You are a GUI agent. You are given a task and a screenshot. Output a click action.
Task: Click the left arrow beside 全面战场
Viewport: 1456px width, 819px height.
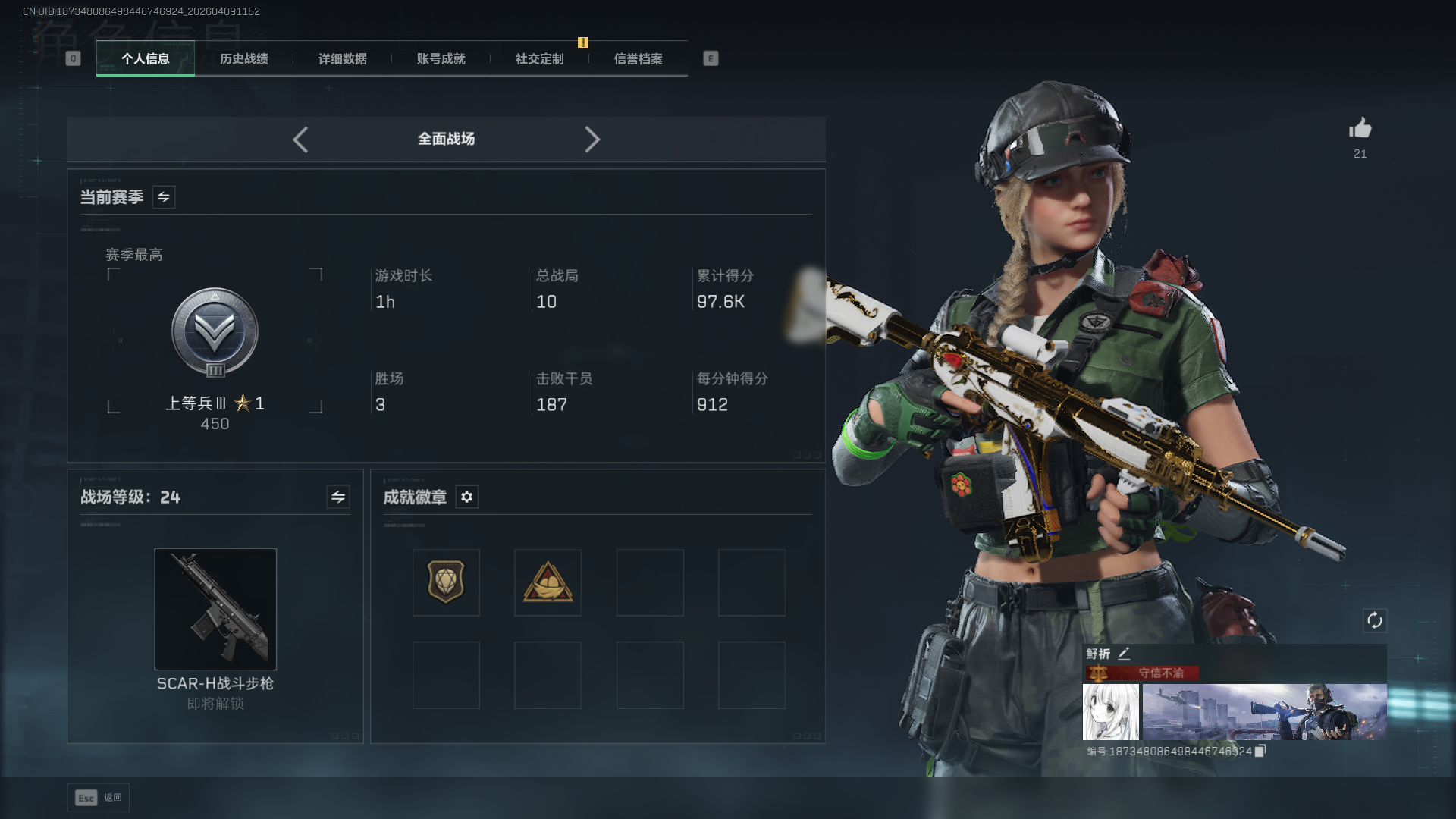pos(300,140)
